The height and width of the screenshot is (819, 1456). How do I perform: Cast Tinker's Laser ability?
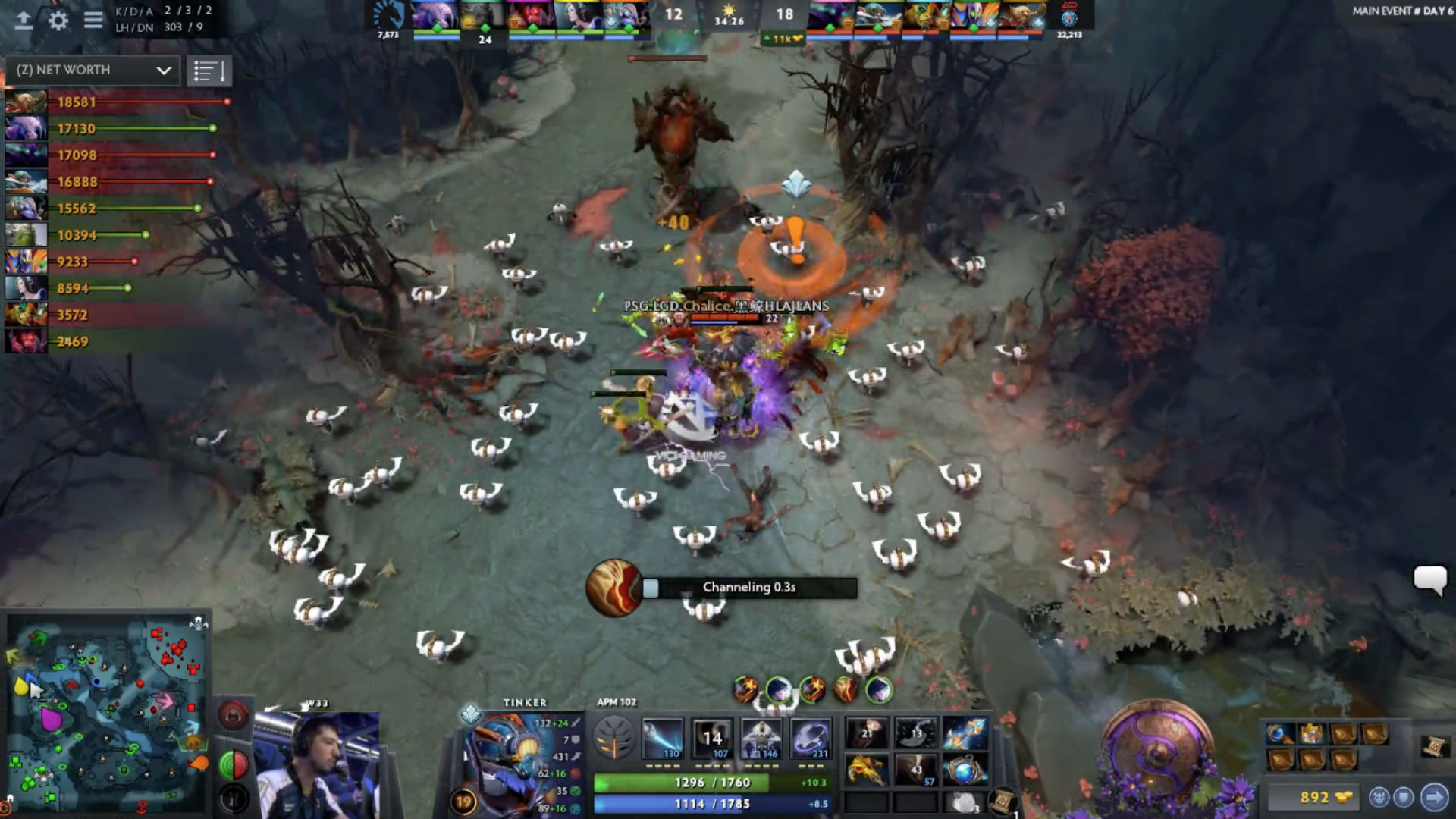pos(663,739)
